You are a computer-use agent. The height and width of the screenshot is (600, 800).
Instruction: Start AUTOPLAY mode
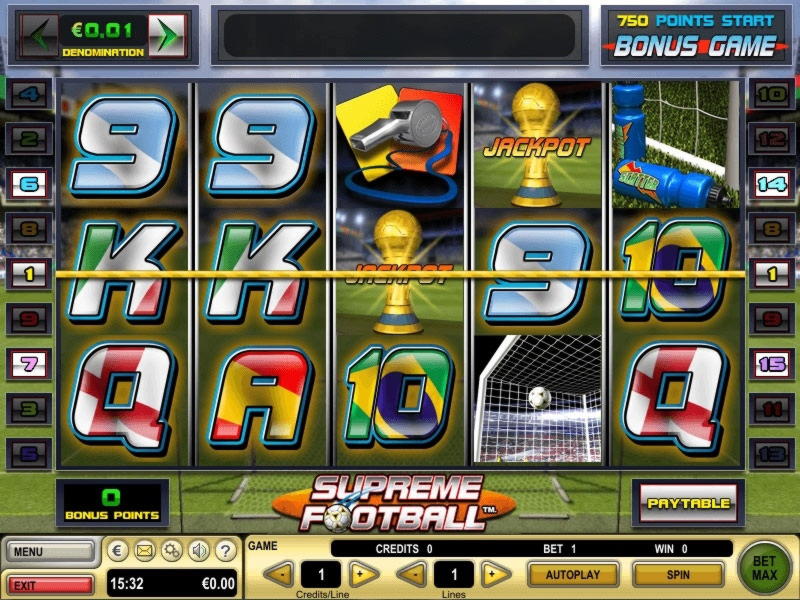coord(572,574)
